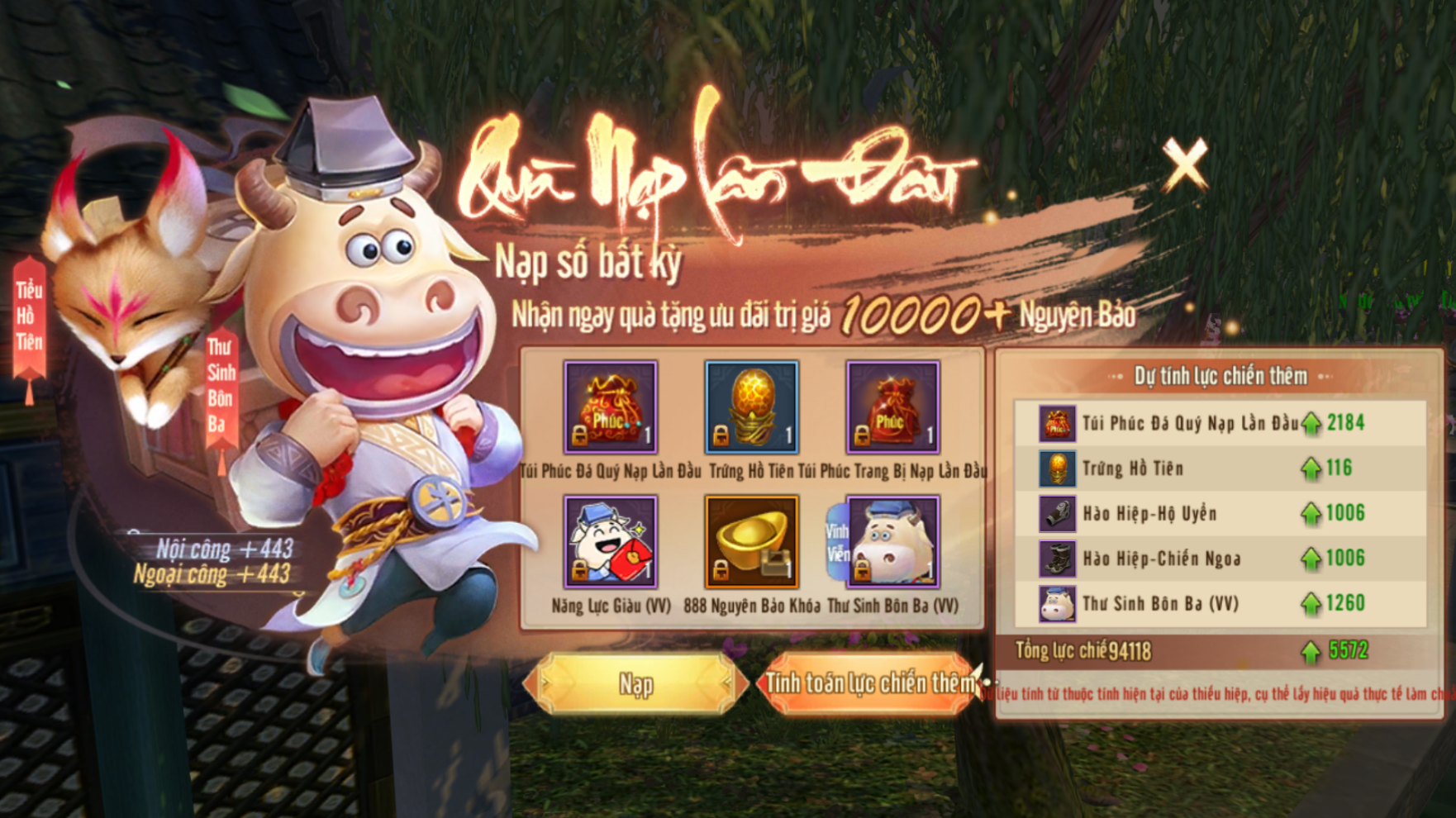The image size is (1456, 818).
Task: Choose Túi Phúc Đá Quý power list row
Action: (1220, 423)
